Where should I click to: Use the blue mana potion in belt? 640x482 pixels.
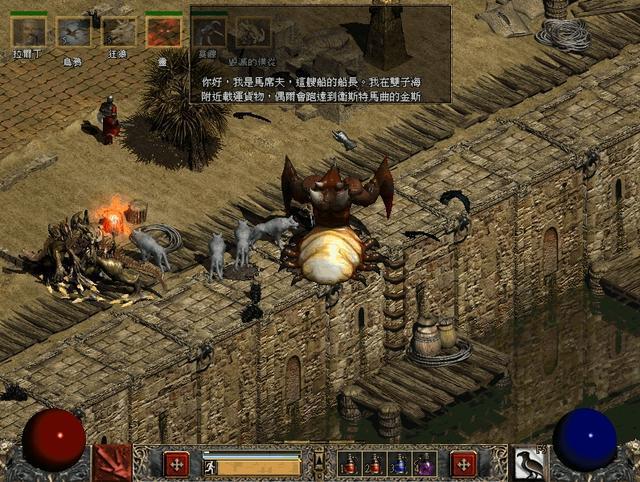pos(399,465)
